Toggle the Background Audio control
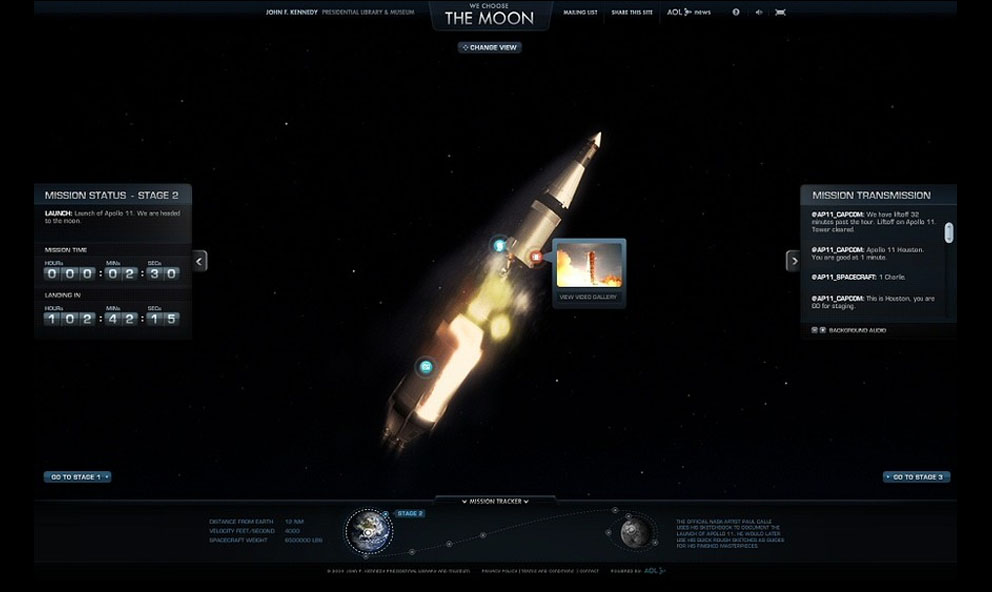 click(x=818, y=330)
